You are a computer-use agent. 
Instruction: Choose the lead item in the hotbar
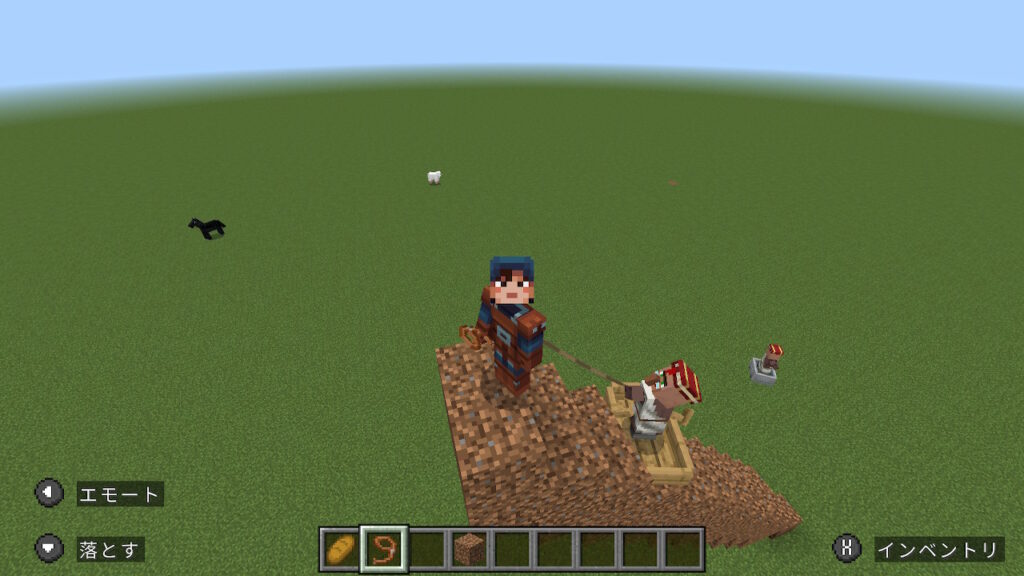[384, 549]
